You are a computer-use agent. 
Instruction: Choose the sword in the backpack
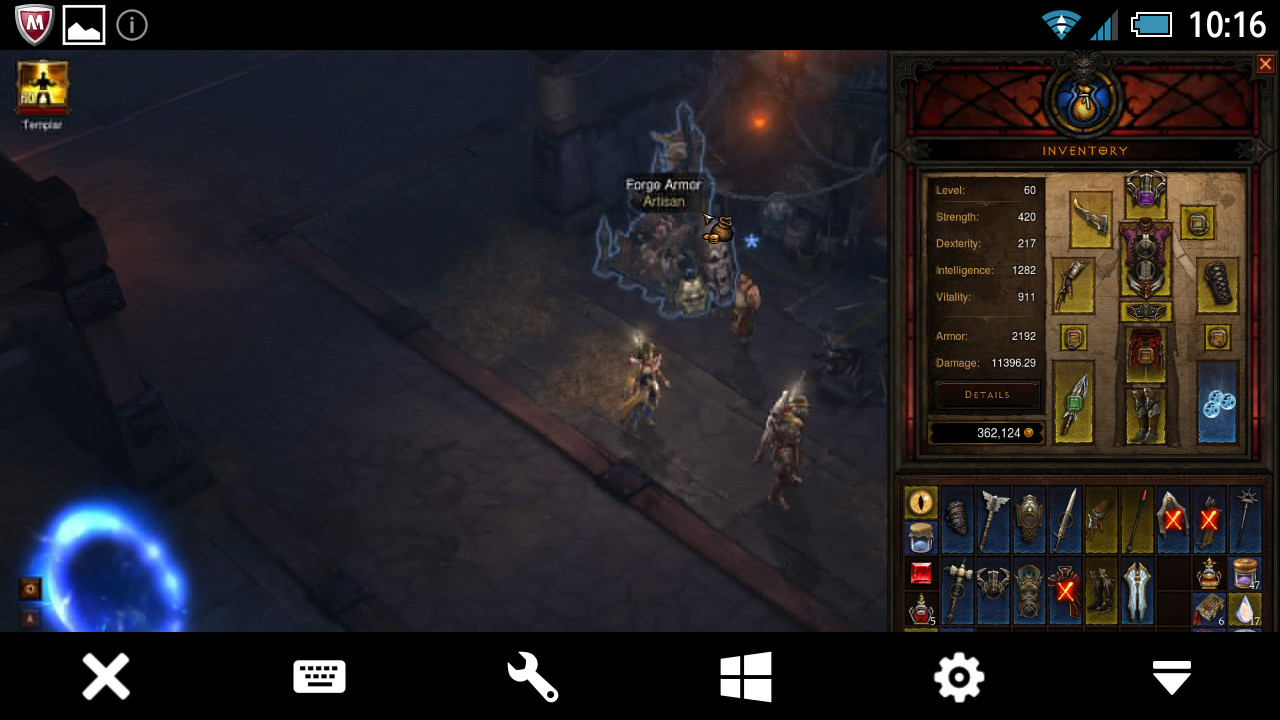1065,519
